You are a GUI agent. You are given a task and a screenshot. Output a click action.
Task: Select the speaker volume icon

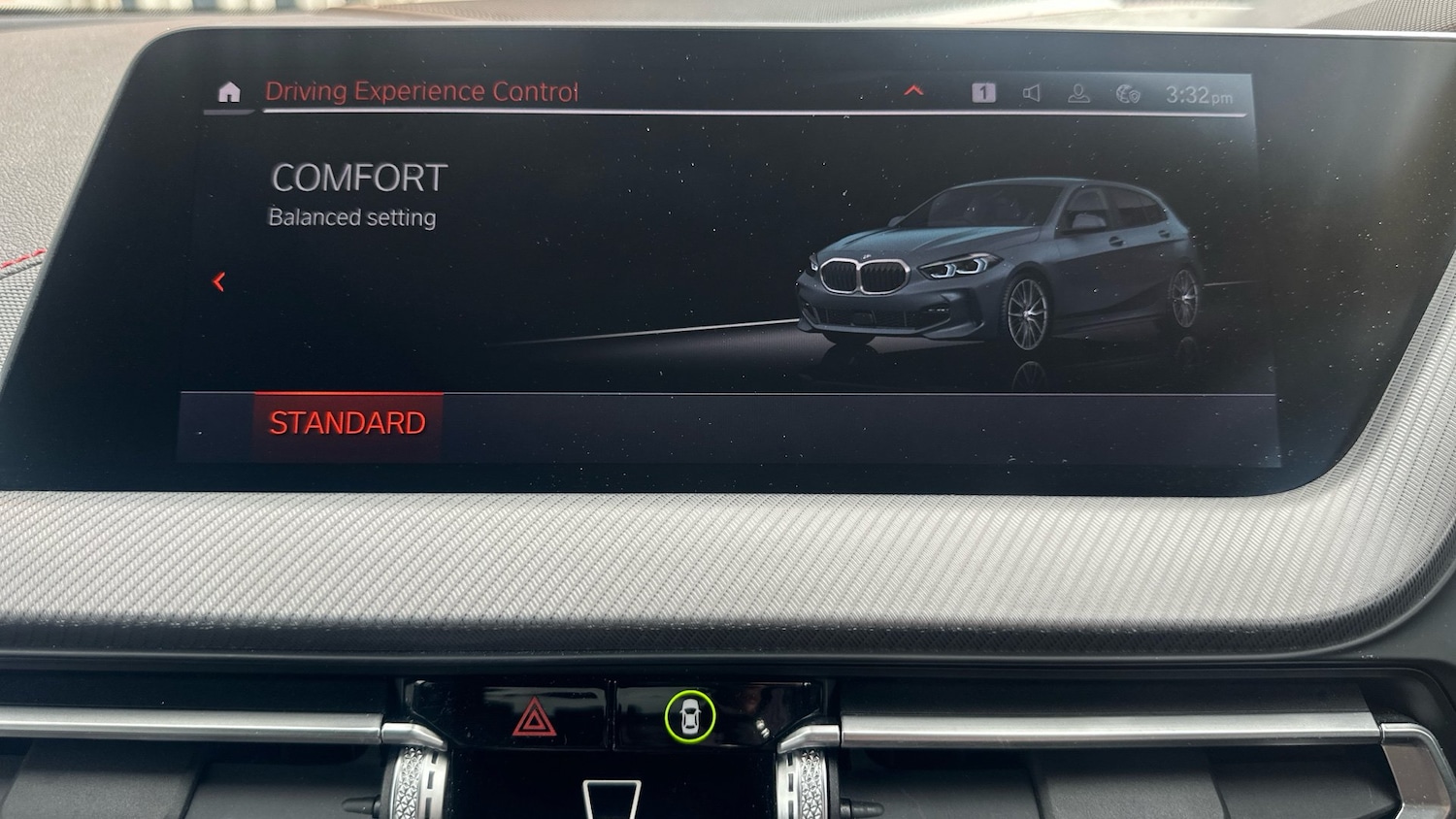(1031, 93)
